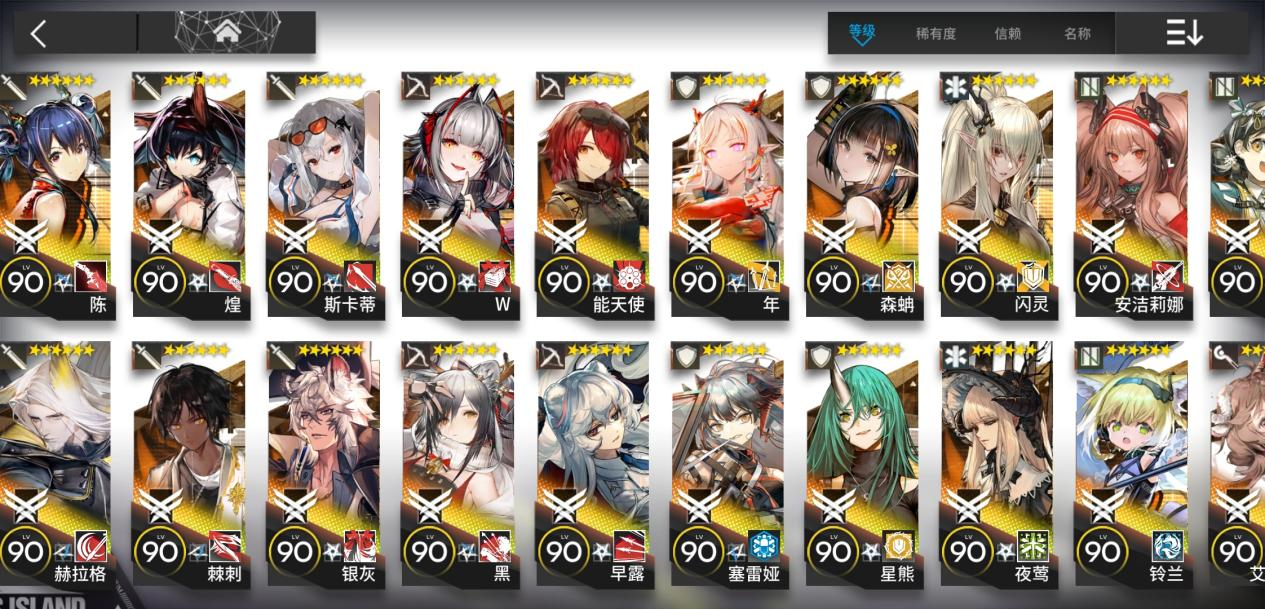Image resolution: width=1265 pixels, height=609 pixels.
Task: Pick operator card 塞雷娅
Action: [726, 460]
